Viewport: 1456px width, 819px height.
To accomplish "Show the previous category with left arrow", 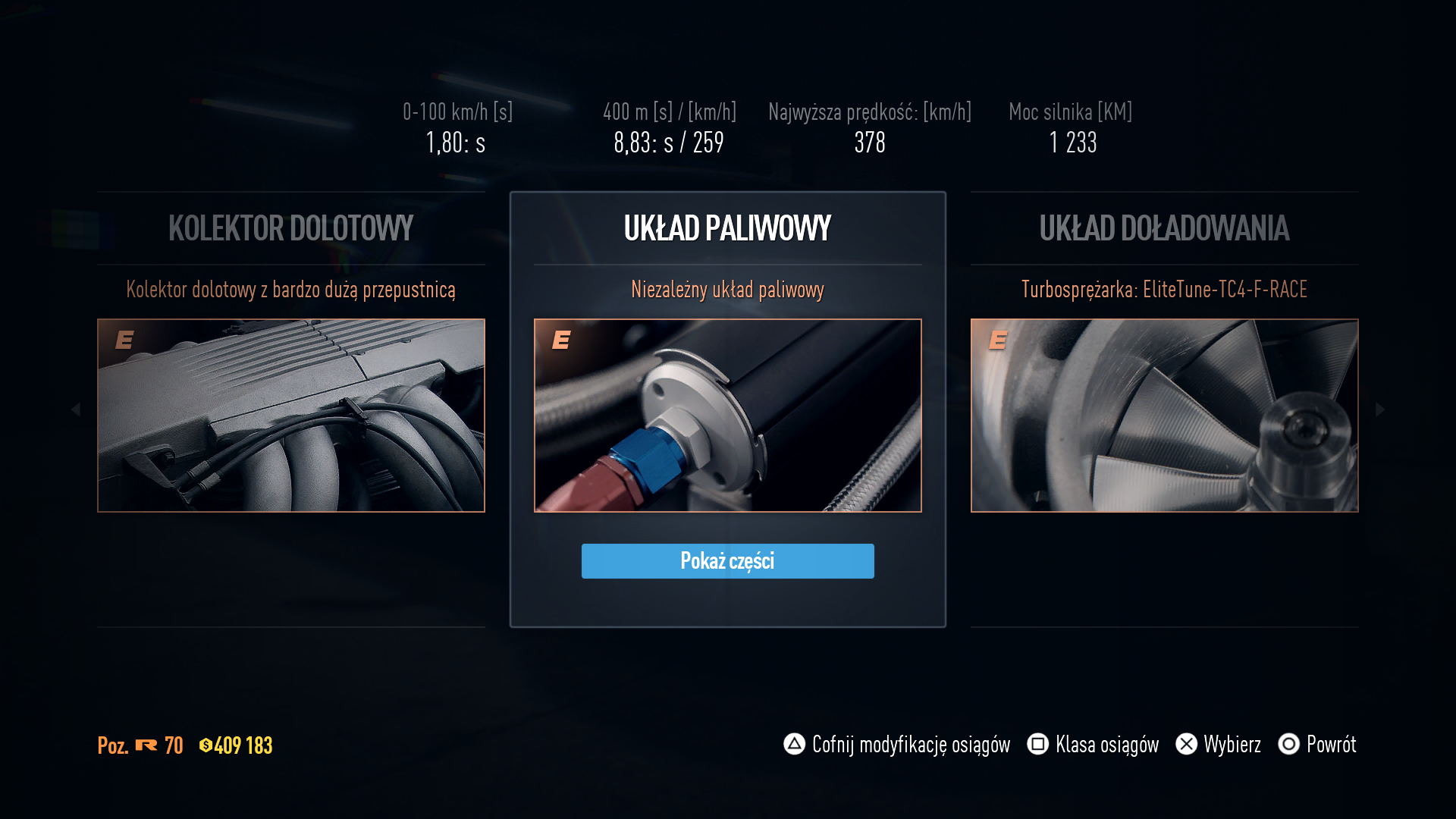I will [x=76, y=409].
